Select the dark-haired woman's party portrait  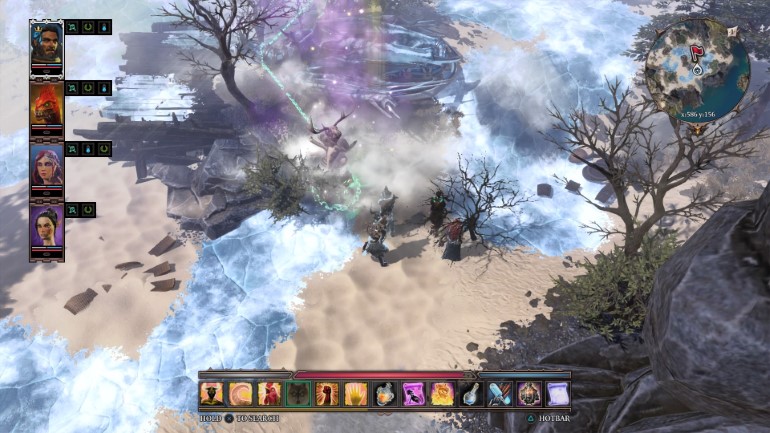pos(46,226)
